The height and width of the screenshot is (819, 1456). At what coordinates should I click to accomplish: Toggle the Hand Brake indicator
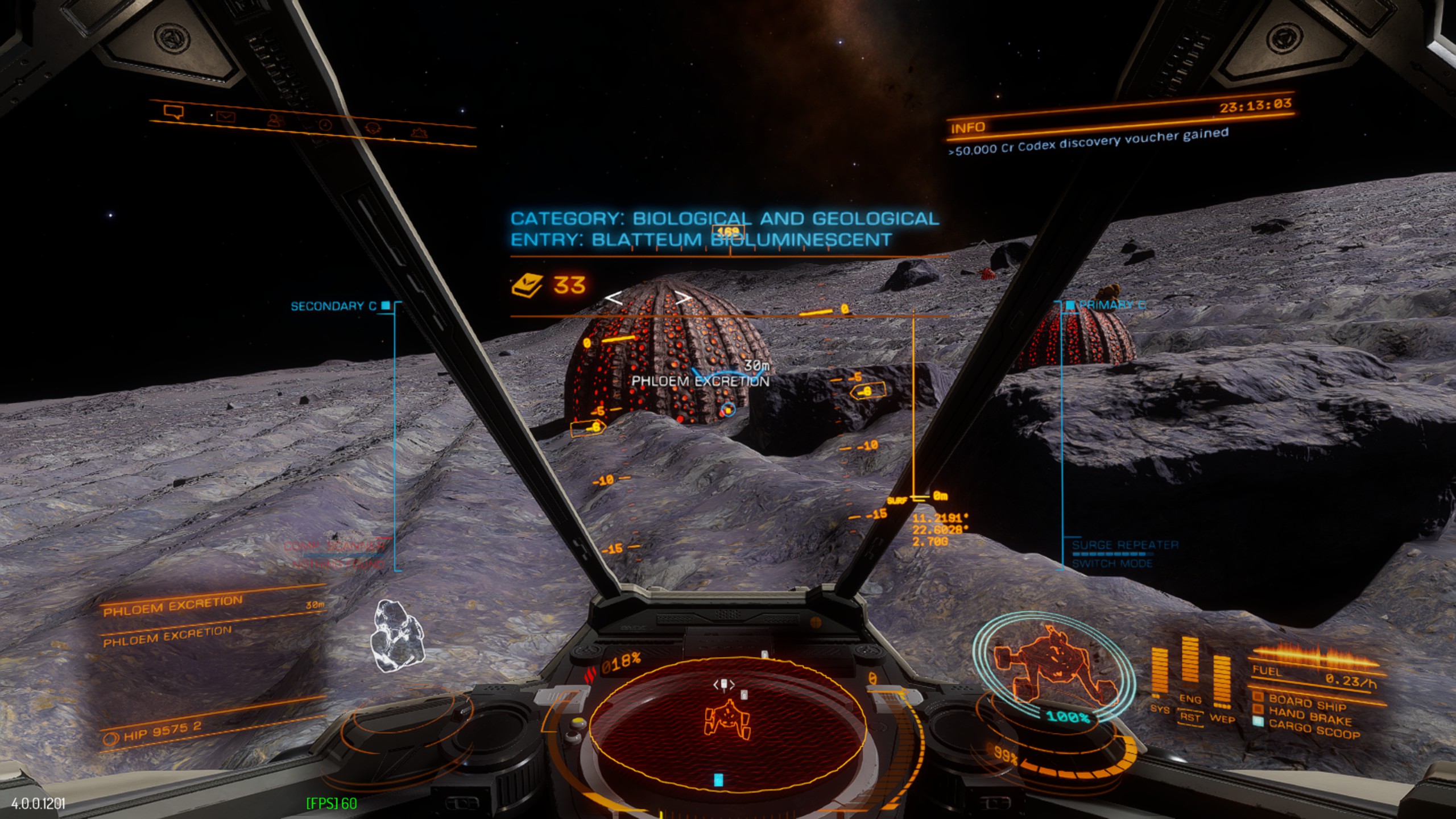[x=1309, y=715]
